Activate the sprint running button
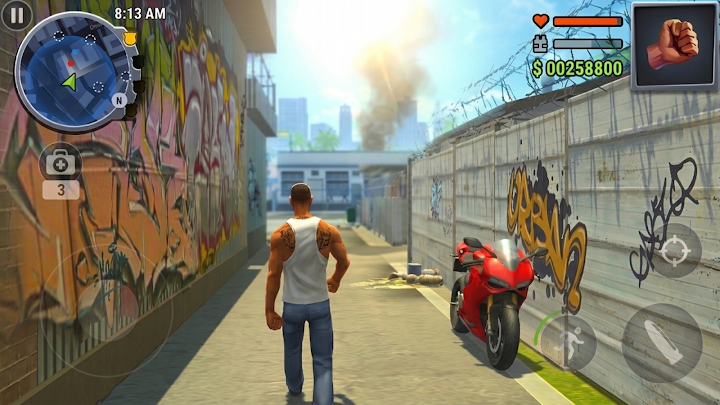Screen dimensions: 720x405 (x=570, y=342)
